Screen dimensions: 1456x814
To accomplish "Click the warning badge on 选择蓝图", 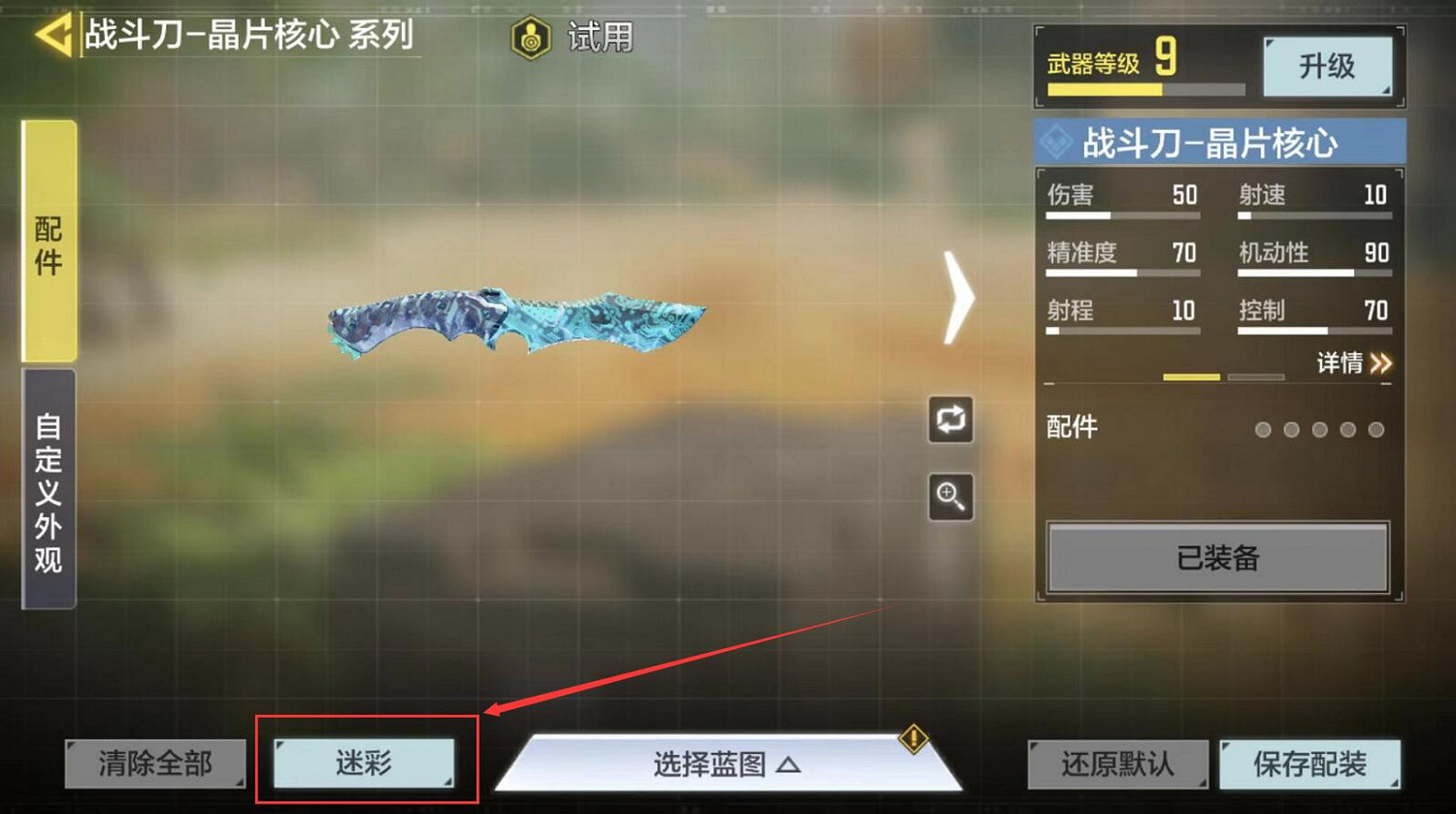I will point(912,739).
